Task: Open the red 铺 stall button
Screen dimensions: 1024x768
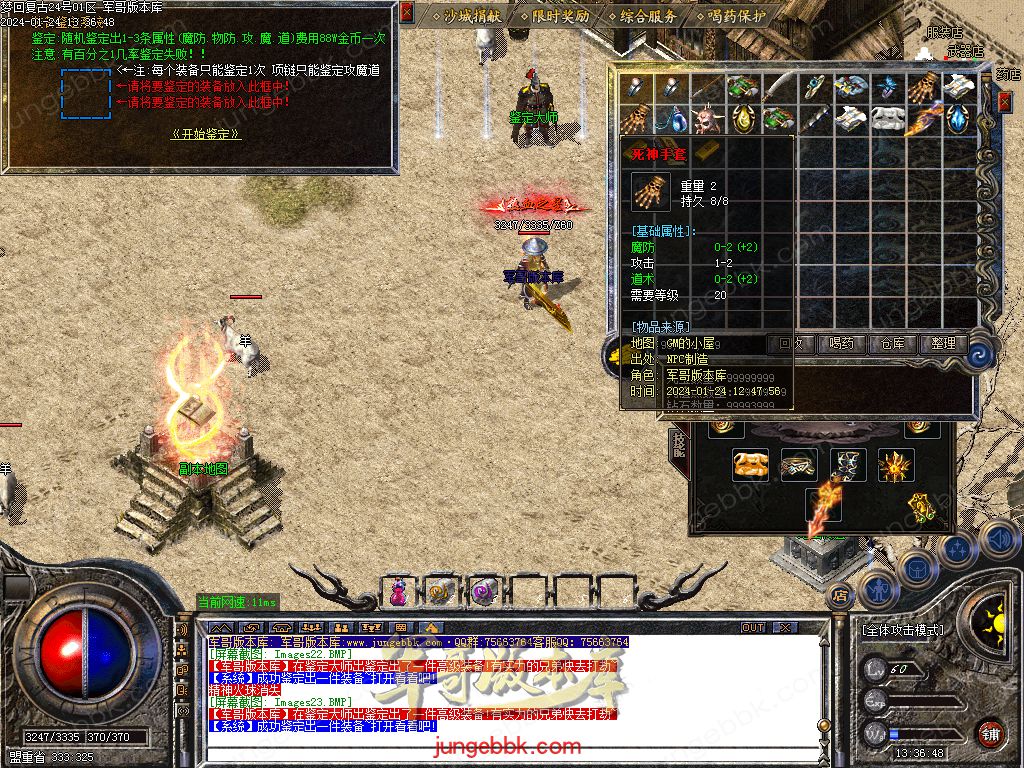Action: click(989, 732)
